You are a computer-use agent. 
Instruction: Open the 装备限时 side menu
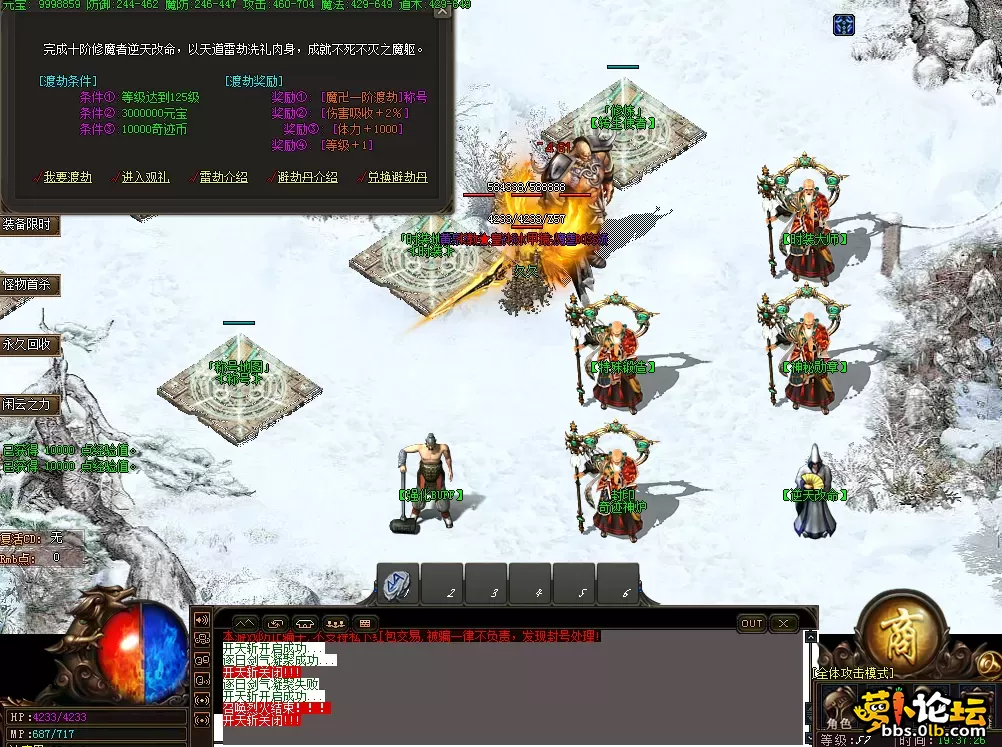click(x=27, y=225)
